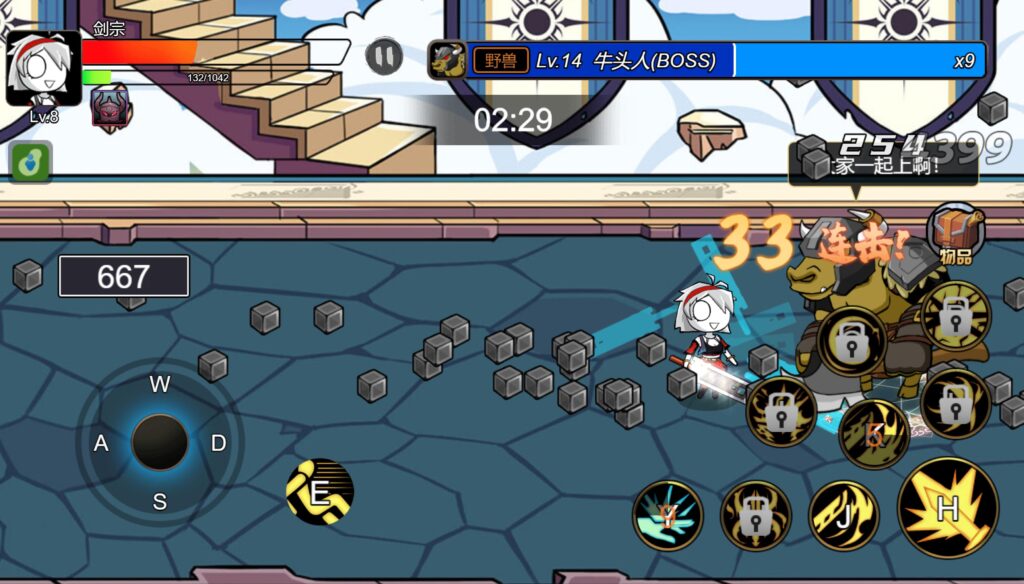Tap the virtual joystick center knob
Viewport: 1024px width, 584px height.
160,442
